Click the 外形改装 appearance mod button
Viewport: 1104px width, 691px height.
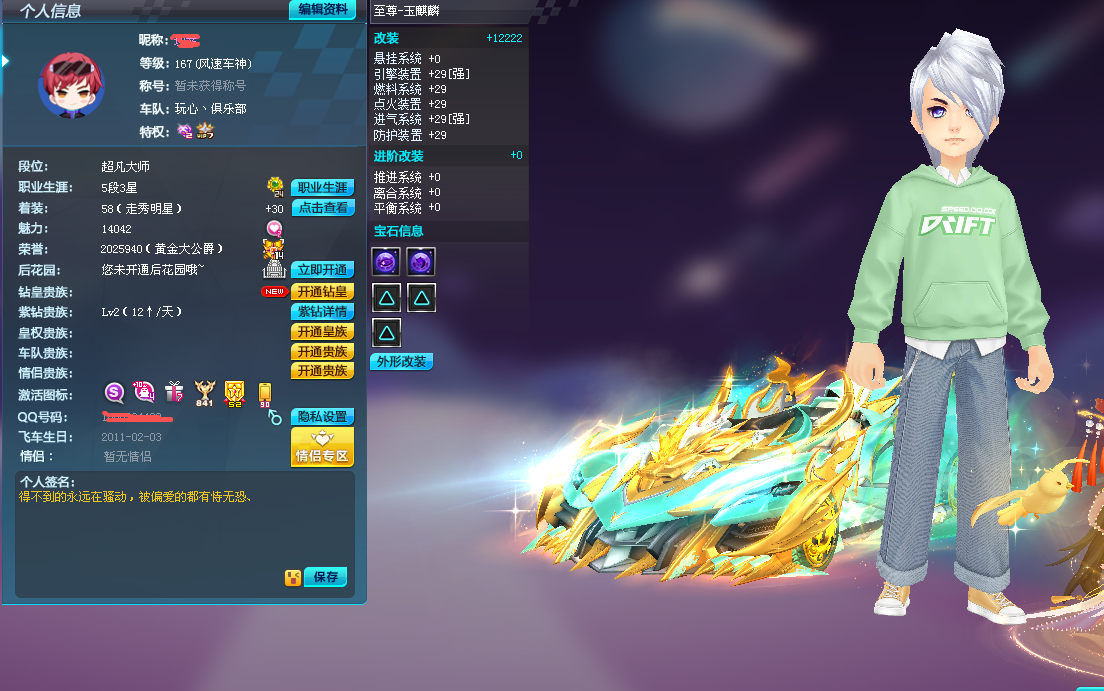click(x=401, y=362)
